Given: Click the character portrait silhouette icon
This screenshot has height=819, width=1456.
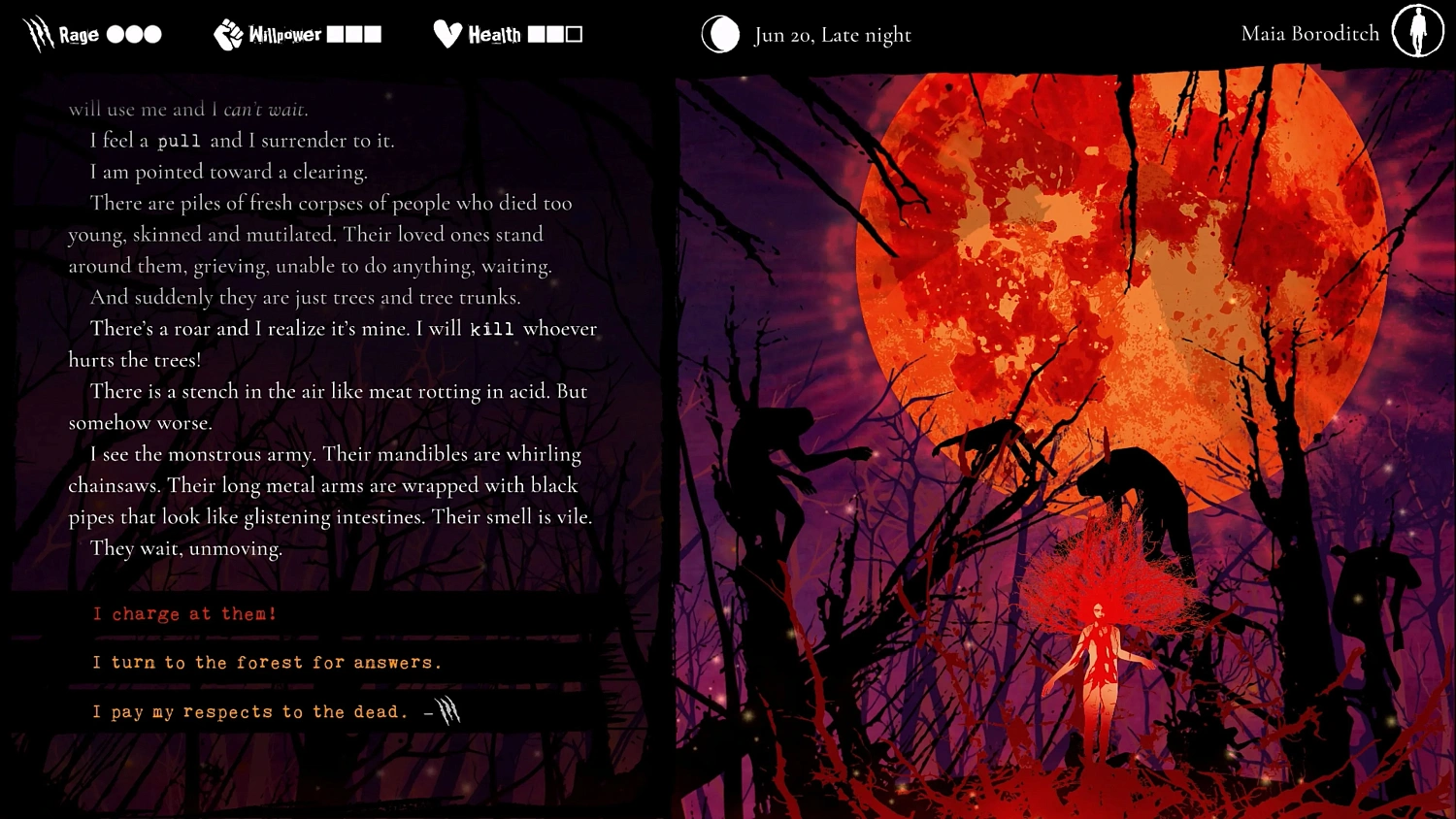Looking at the screenshot, I should click(x=1417, y=31).
